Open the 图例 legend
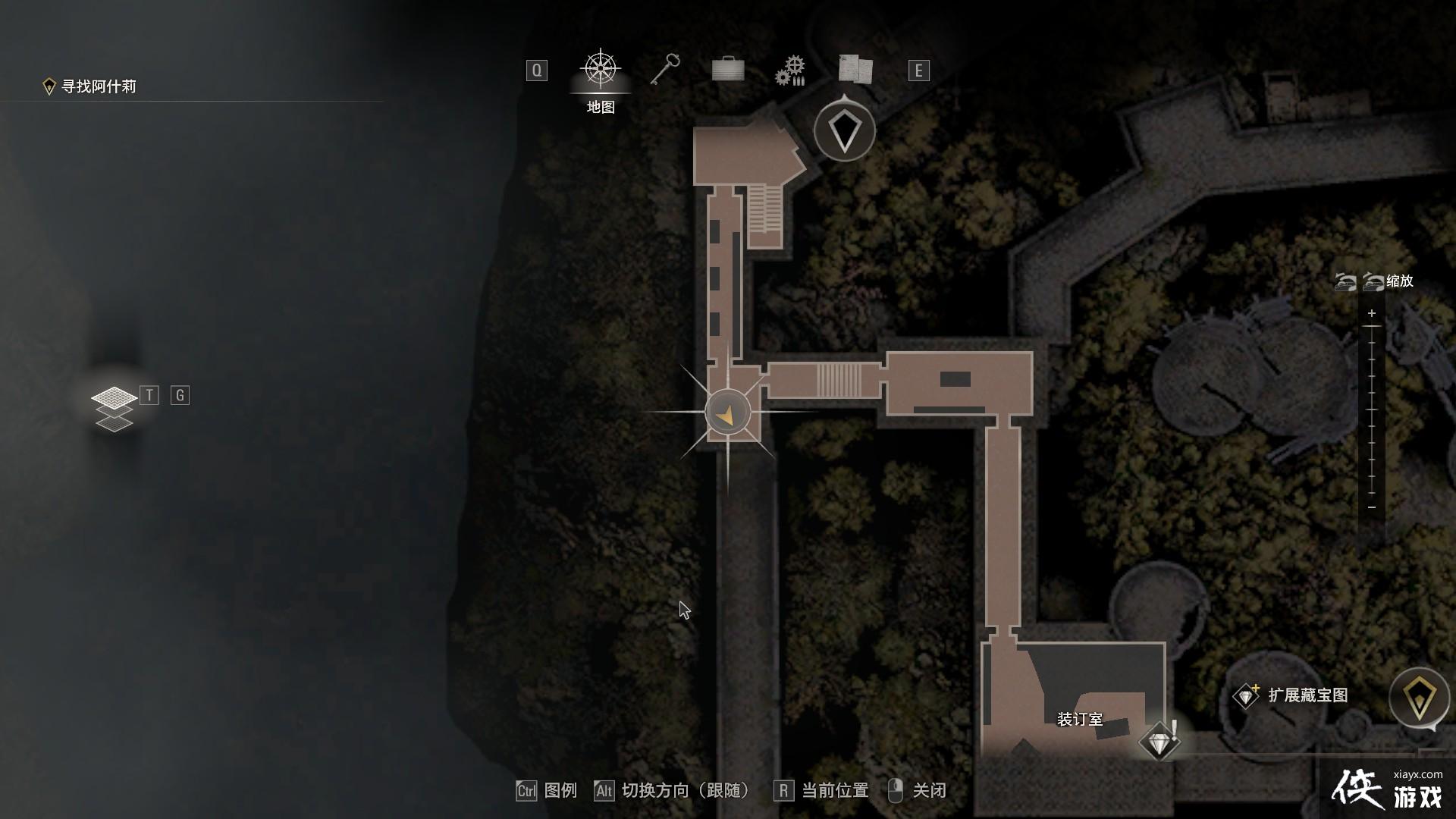Screen dimensions: 1456x819 tap(548, 791)
